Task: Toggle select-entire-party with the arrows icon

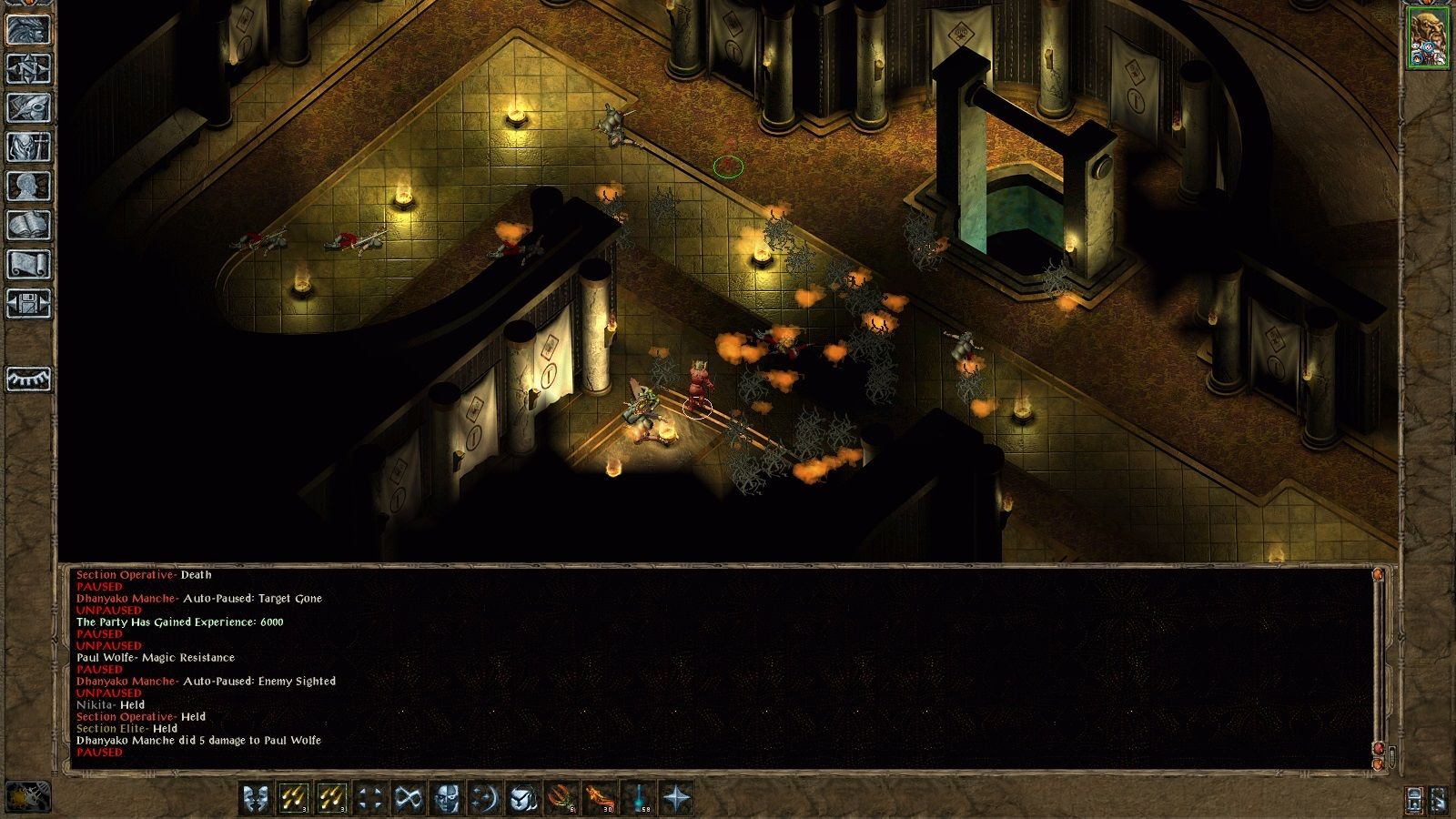Action: pos(368,798)
